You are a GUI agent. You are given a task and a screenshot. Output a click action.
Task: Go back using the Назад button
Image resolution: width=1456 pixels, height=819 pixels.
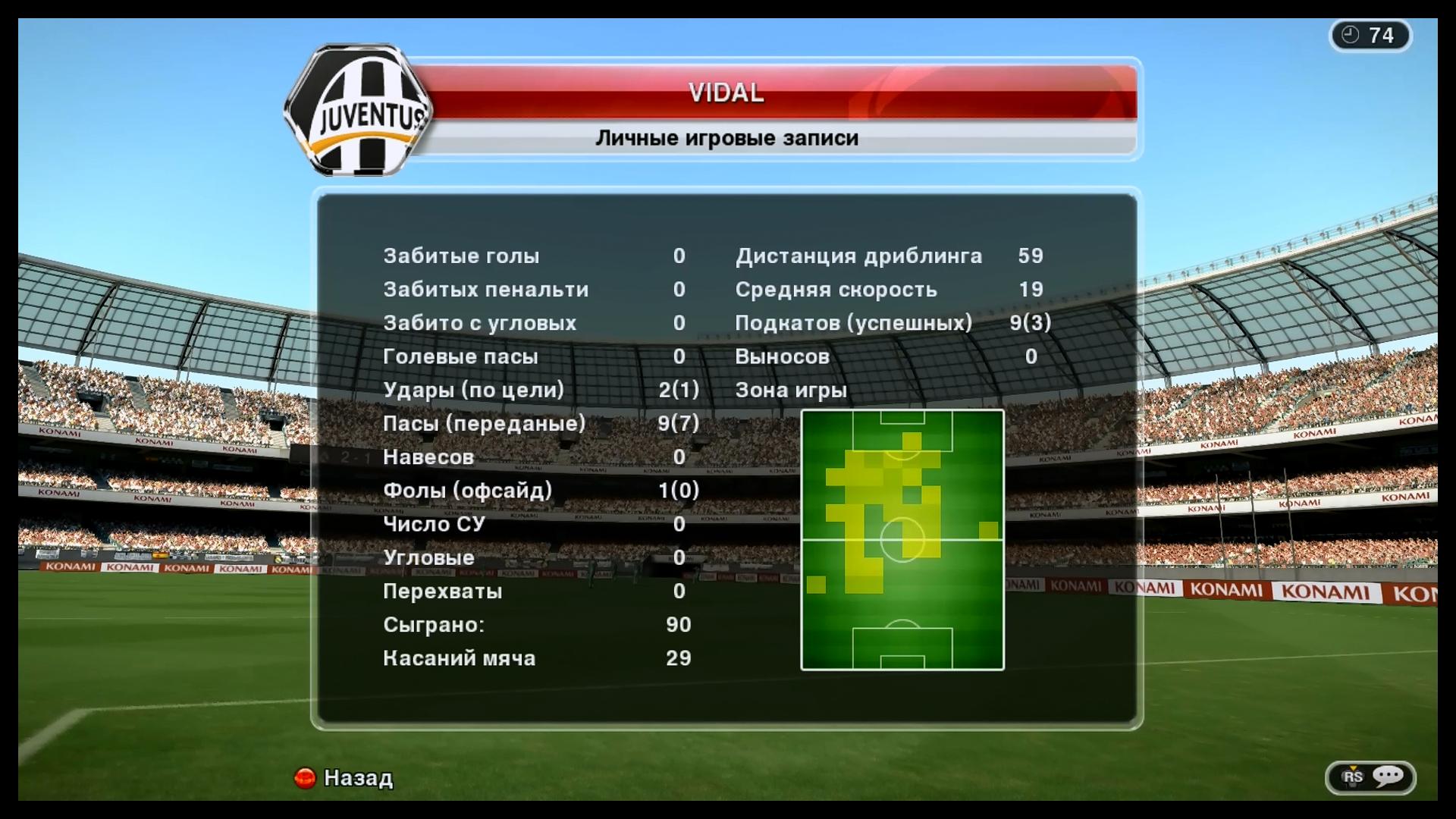[x=344, y=778]
